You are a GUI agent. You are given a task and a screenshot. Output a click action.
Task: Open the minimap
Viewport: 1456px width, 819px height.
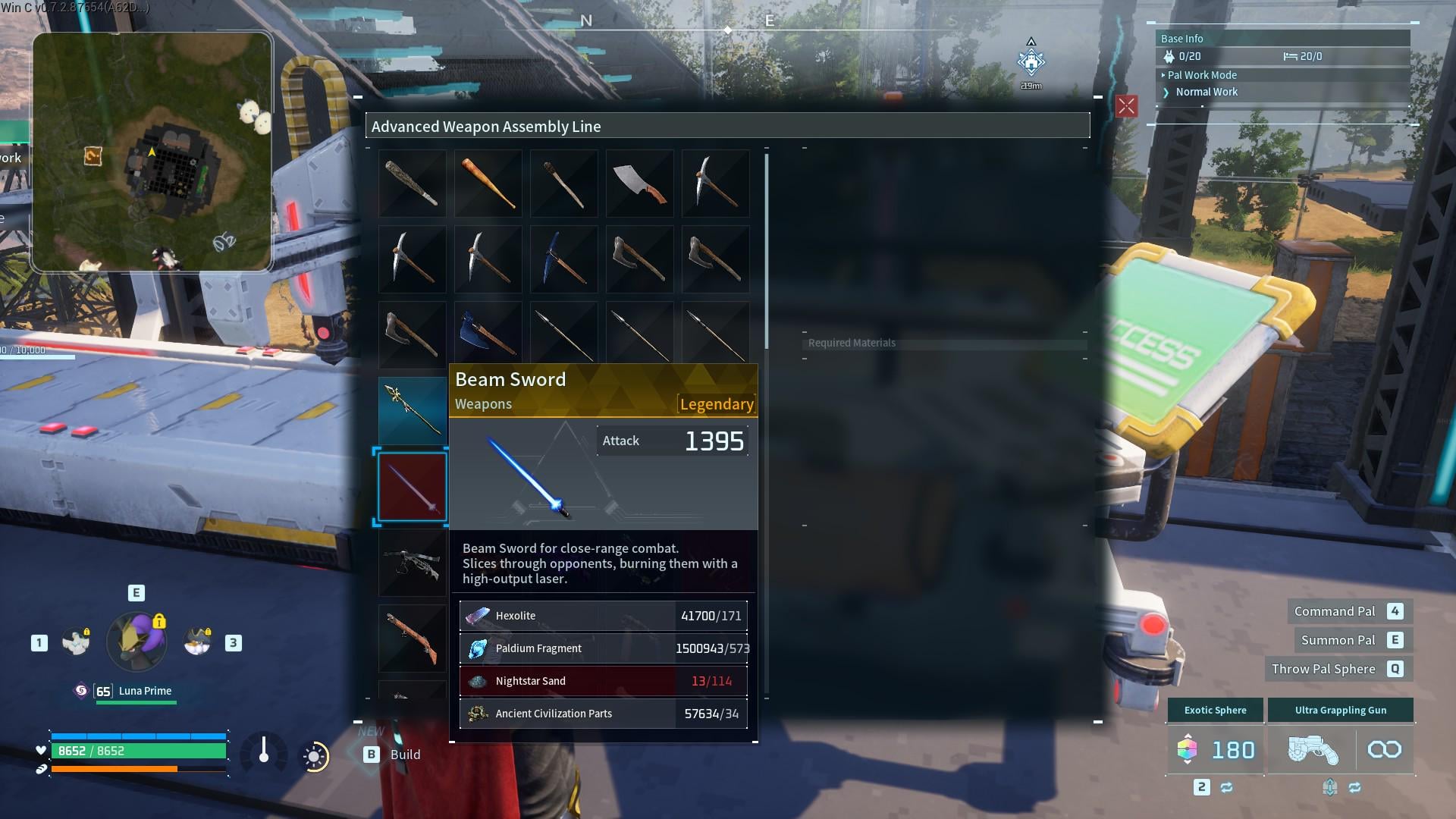click(152, 152)
